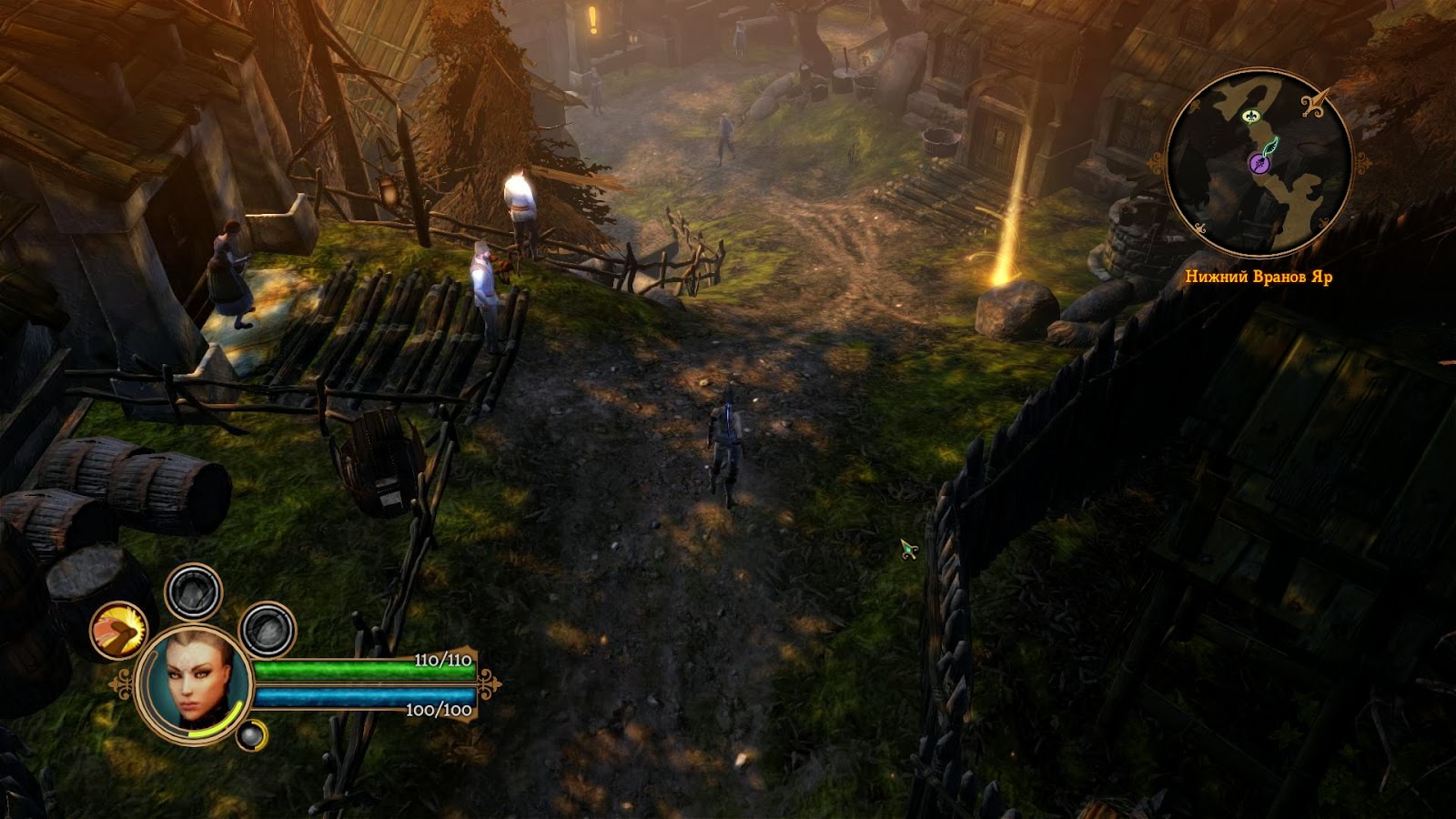This screenshot has width=1456, height=819.
Task: Click the heroine's character portrait
Action: pyautogui.click(x=193, y=681)
